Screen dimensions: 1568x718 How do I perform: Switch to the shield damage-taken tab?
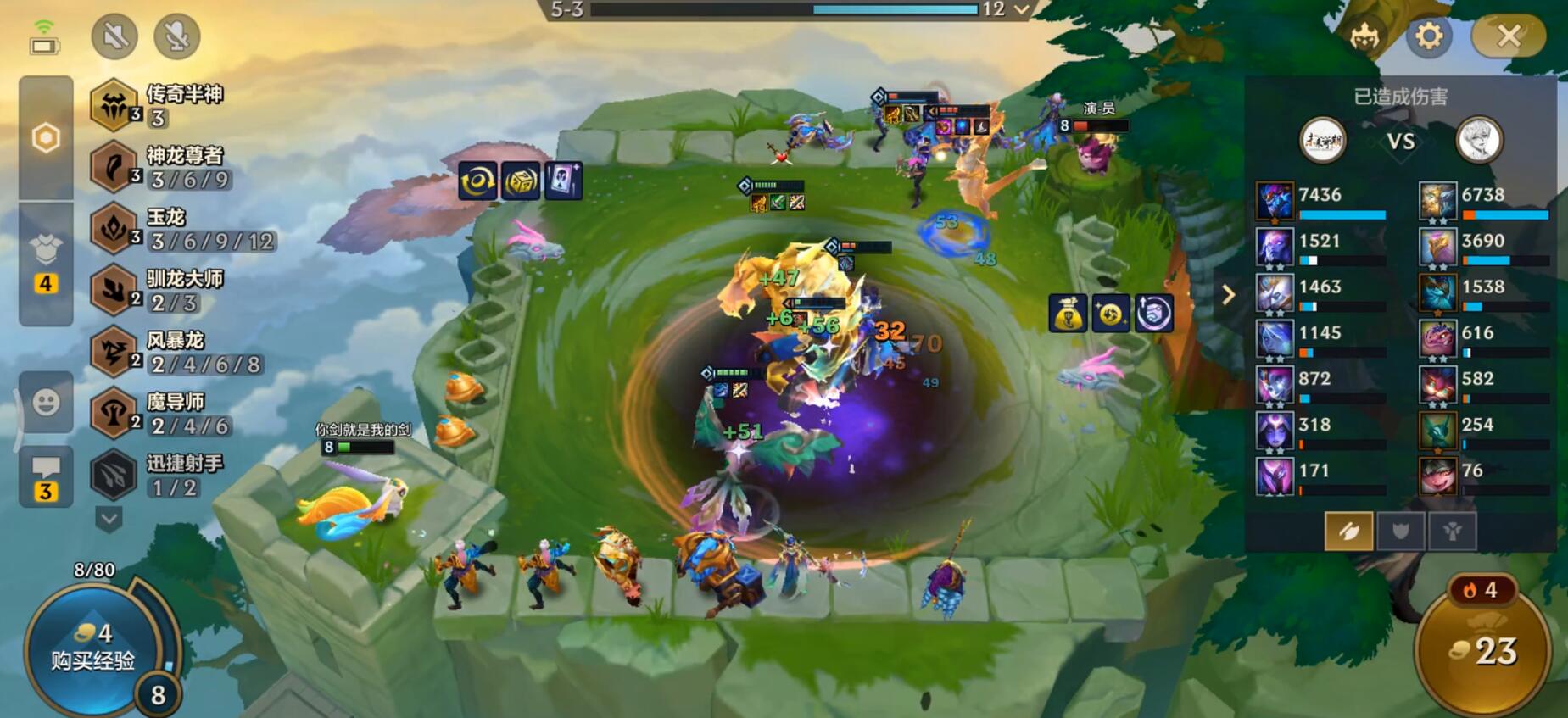(1400, 532)
